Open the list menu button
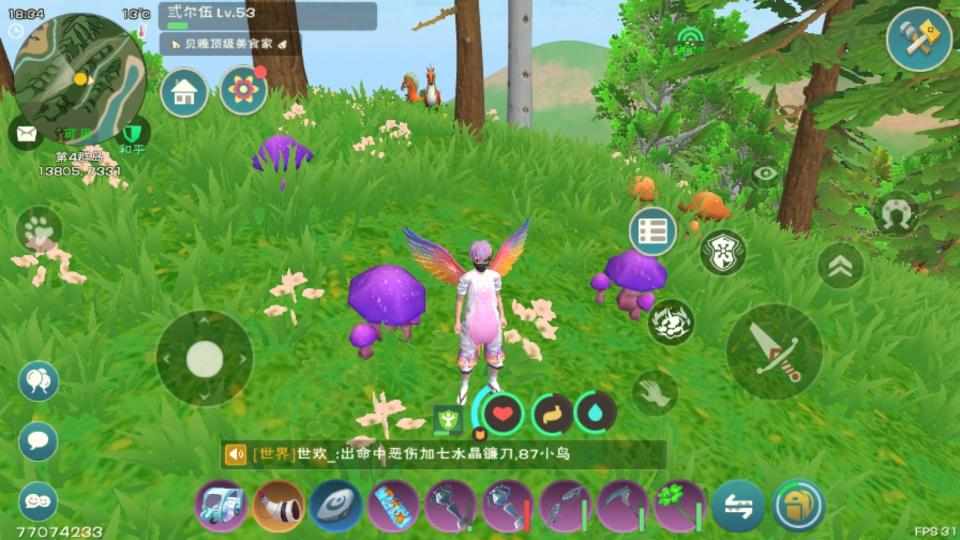The image size is (960, 540). pos(652,230)
